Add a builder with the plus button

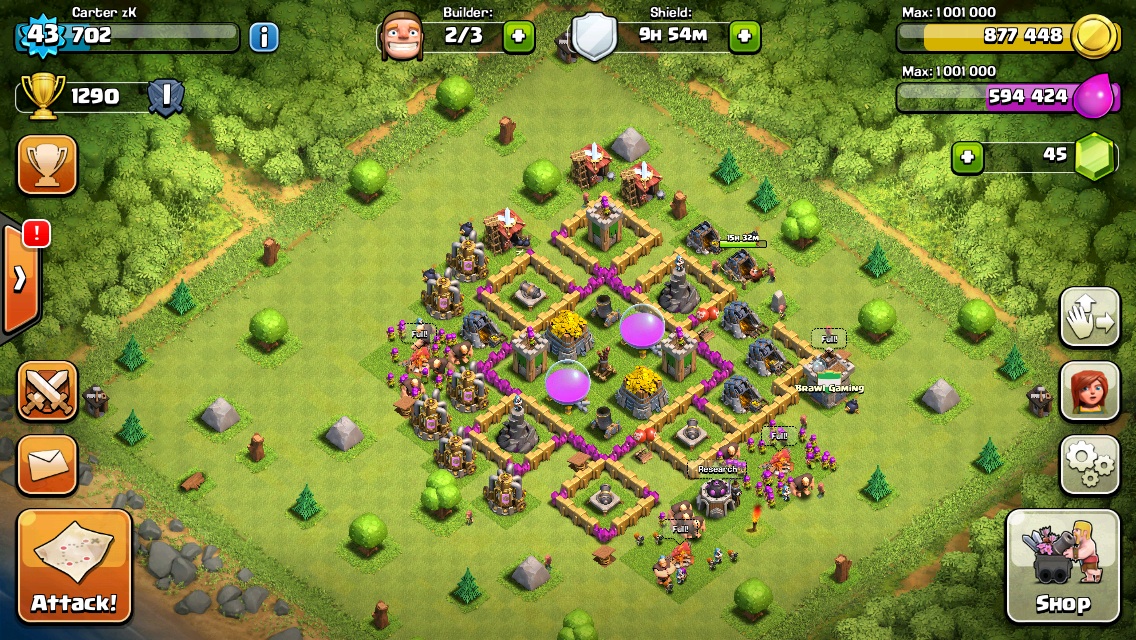518,37
